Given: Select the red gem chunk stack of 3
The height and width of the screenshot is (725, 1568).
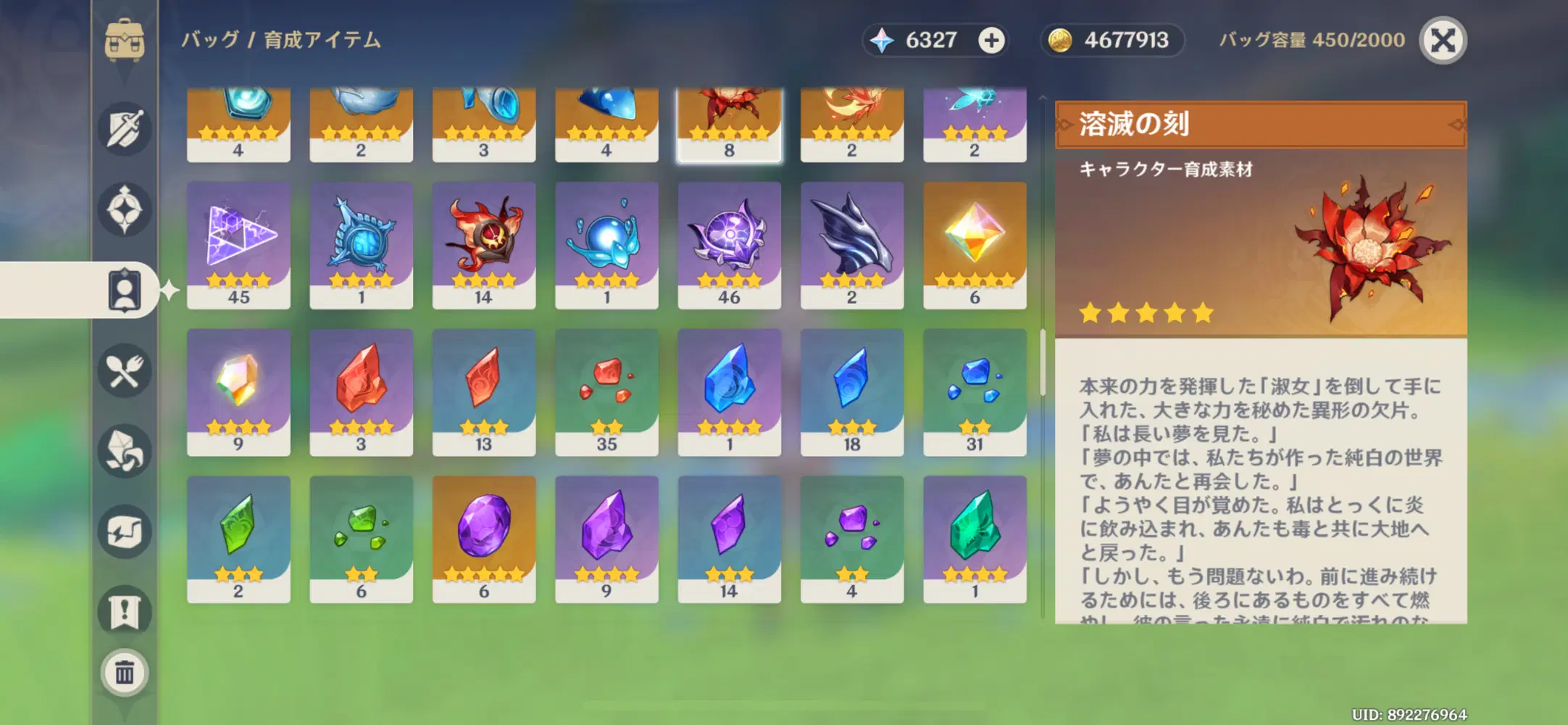Looking at the screenshot, I should pos(362,391).
